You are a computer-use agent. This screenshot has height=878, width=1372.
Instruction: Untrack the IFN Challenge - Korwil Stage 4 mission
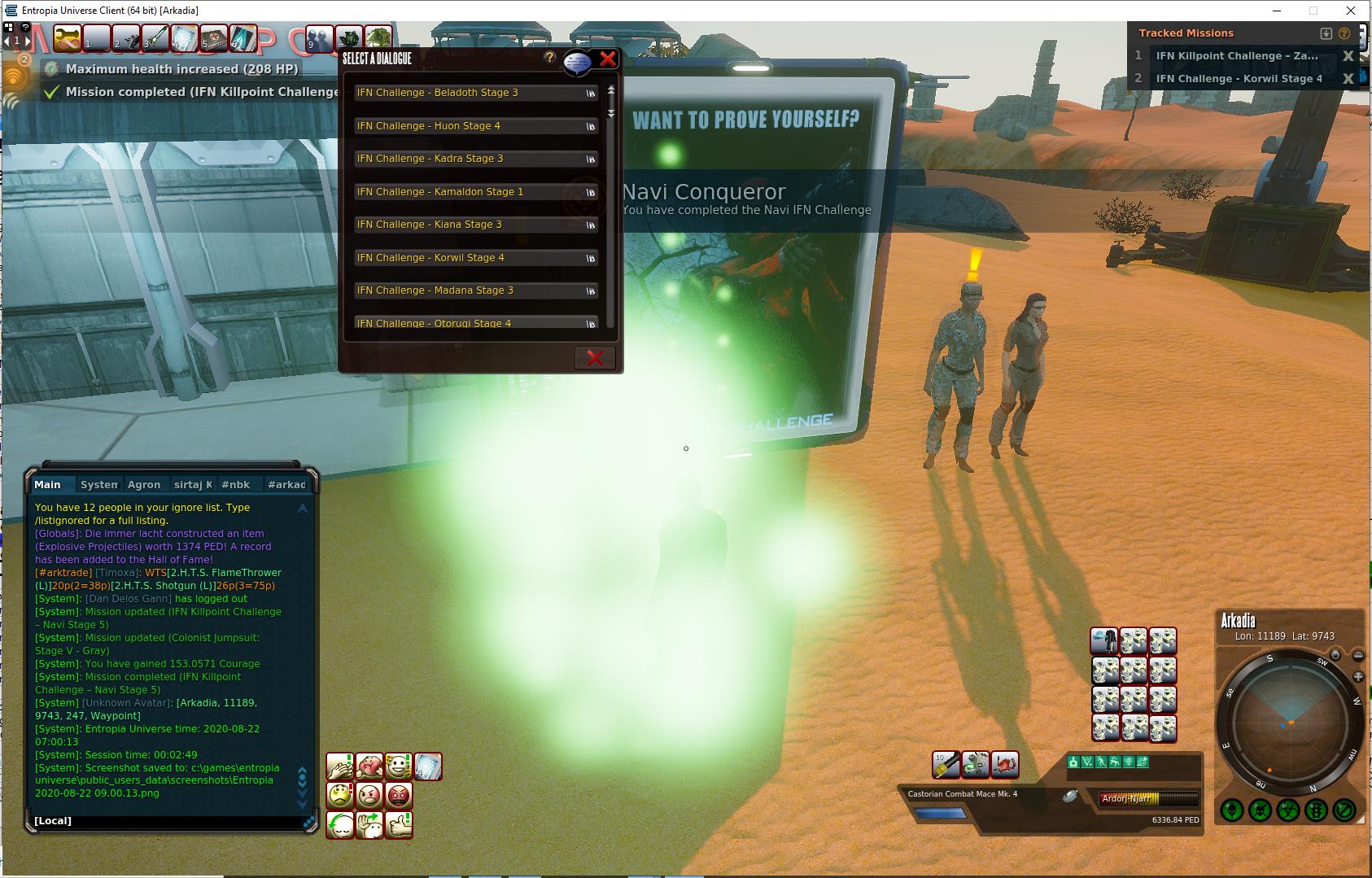1348,79
